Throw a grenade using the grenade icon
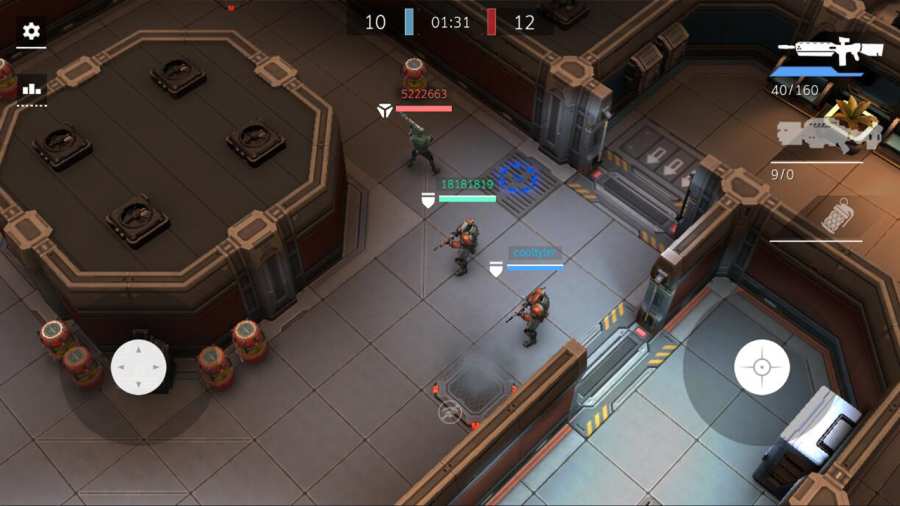This screenshot has width=900, height=506. 836,216
